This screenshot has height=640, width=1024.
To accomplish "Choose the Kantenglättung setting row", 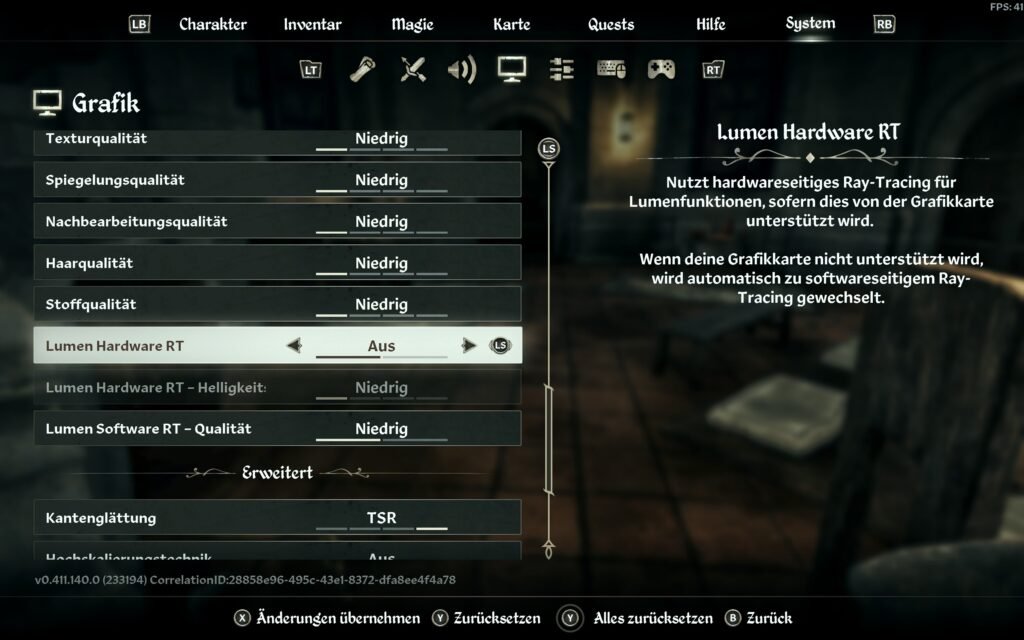I will point(277,518).
